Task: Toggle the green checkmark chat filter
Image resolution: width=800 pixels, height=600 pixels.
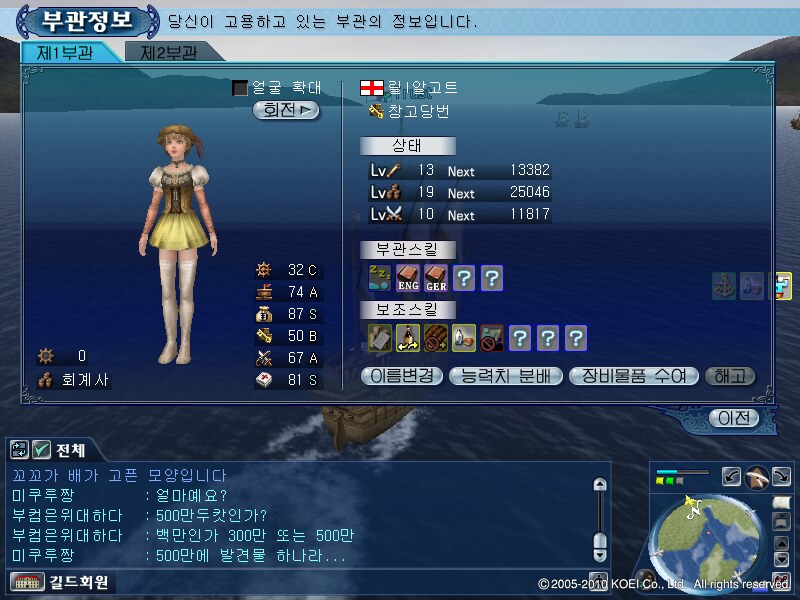Action: tap(41, 450)
